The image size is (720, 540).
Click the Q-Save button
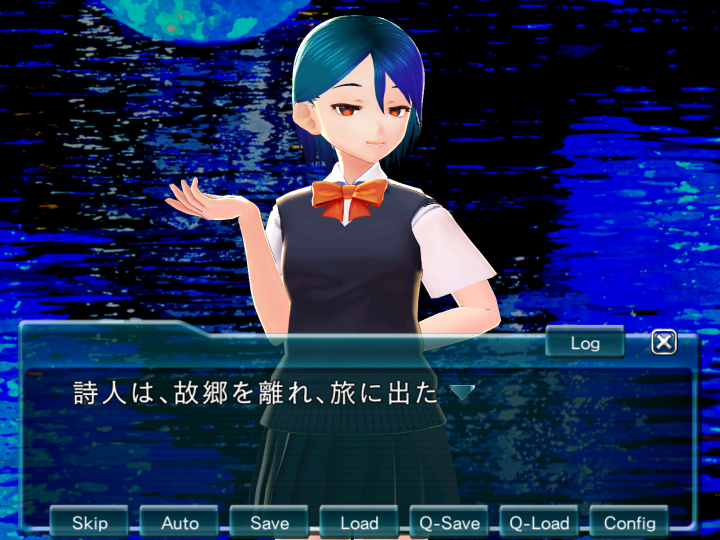449,522
